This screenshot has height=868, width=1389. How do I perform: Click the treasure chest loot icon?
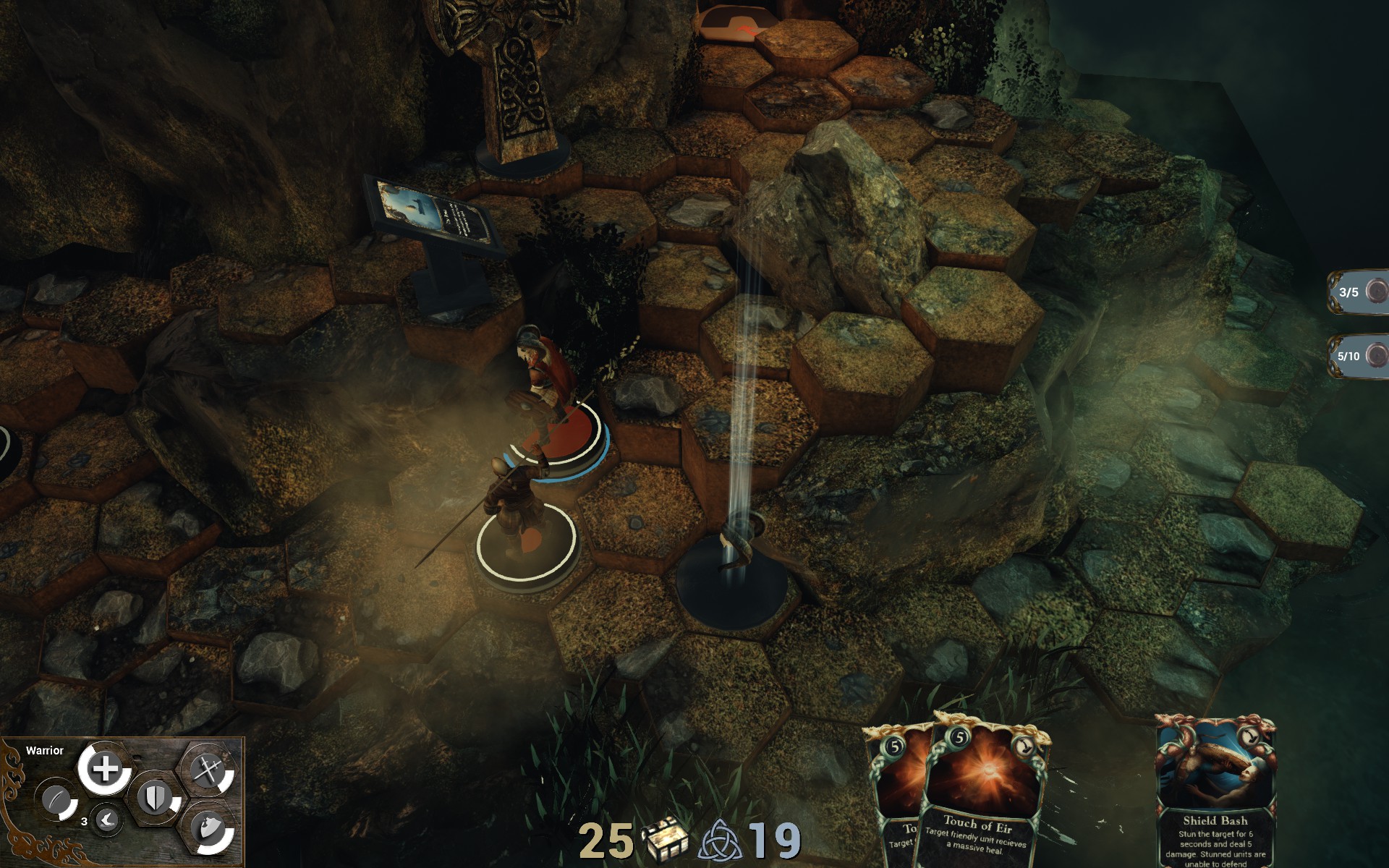(665, 841)
